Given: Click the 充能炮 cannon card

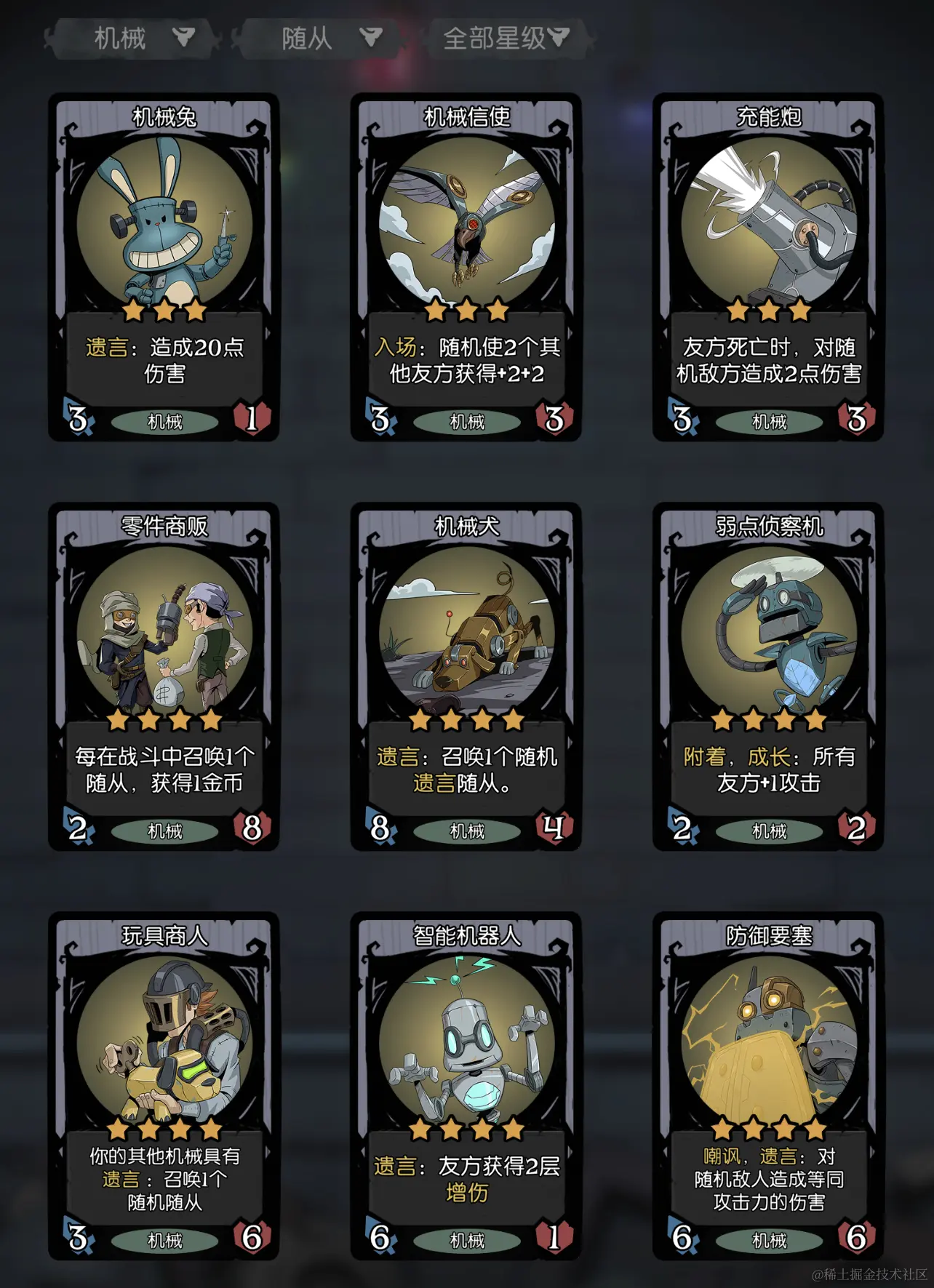Looking at the screenshot, I should [x=768, y=267].
